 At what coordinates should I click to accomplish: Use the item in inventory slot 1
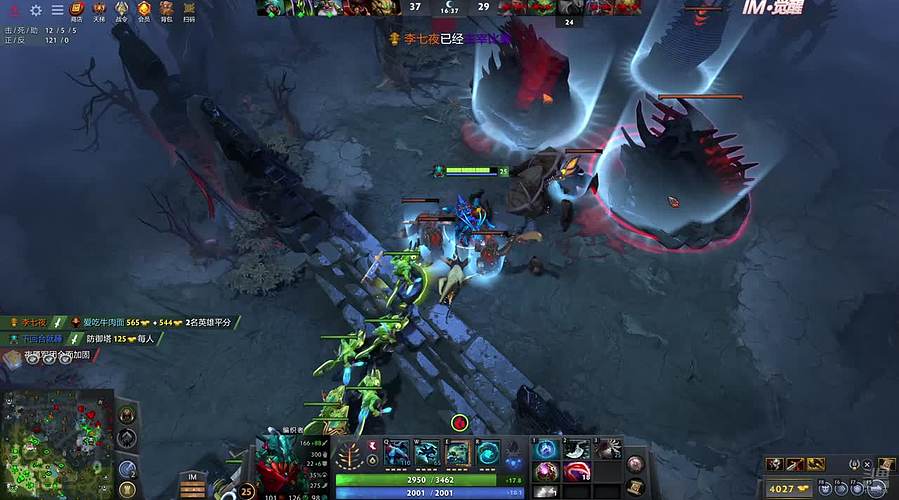[548, 449]
